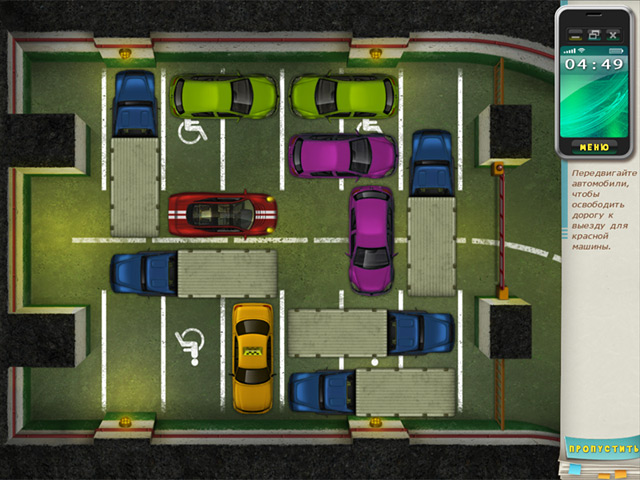This screenshot has height=480, width=640.
Task: Close the game with the phone's X button
Action: pyautogui.click(x=613, y=35)
